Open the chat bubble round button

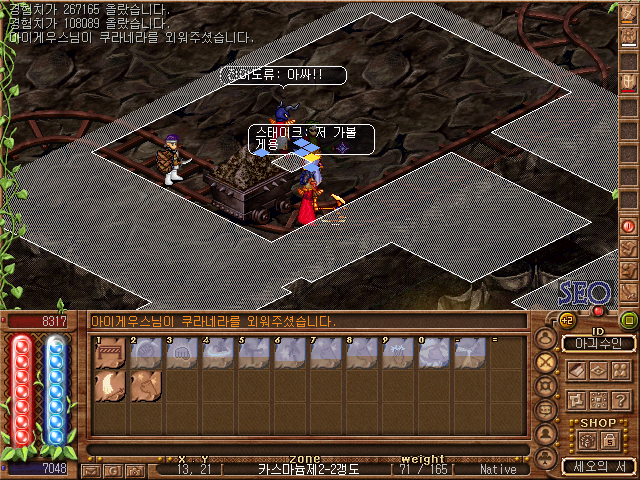(x=546, y=411)
